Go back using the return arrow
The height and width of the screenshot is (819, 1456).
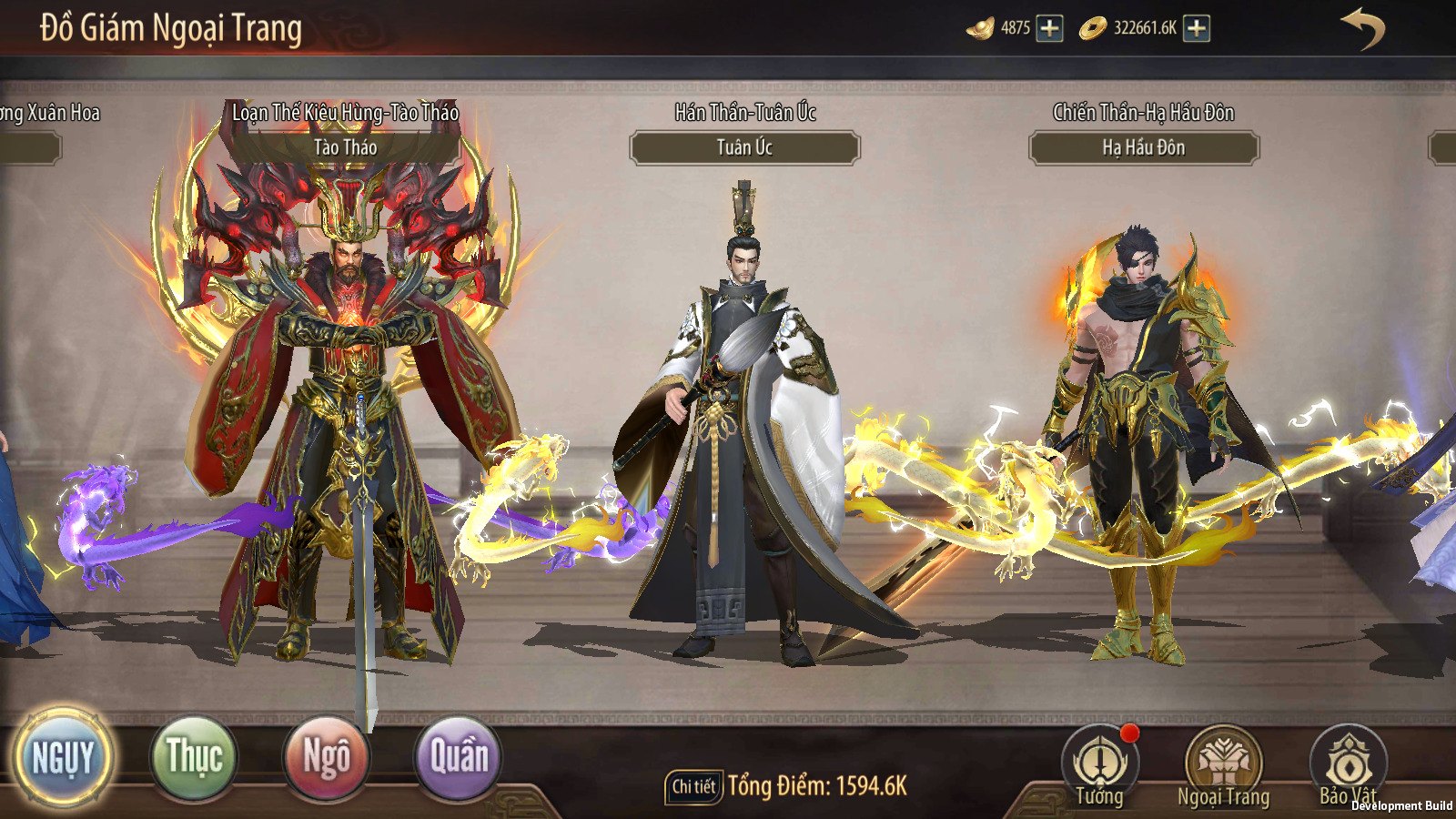pyautogui.click(x=1362, y=28)
